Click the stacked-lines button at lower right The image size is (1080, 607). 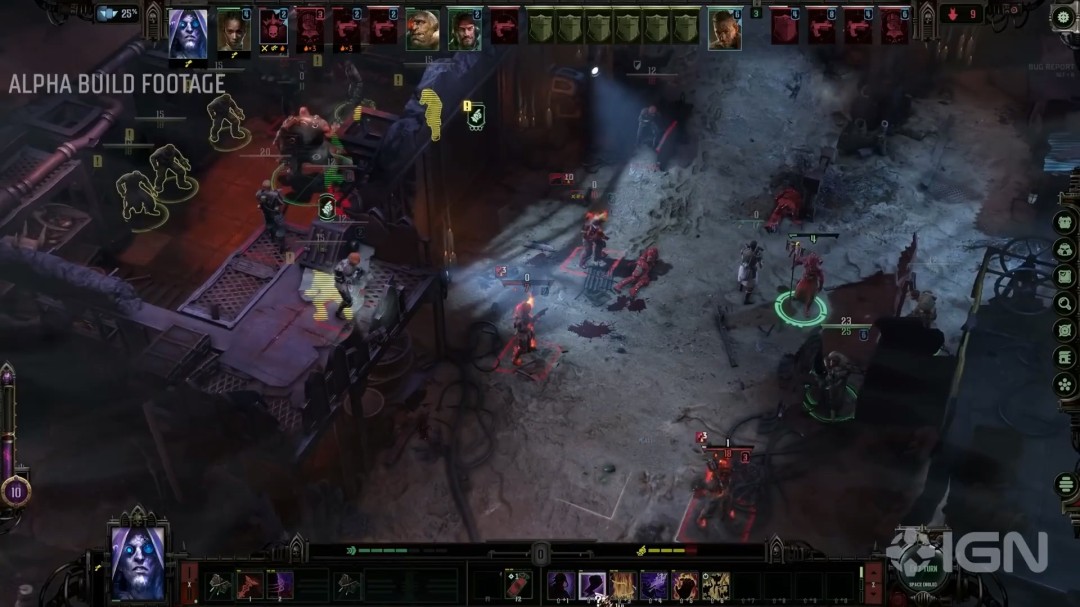point(1064,485)
